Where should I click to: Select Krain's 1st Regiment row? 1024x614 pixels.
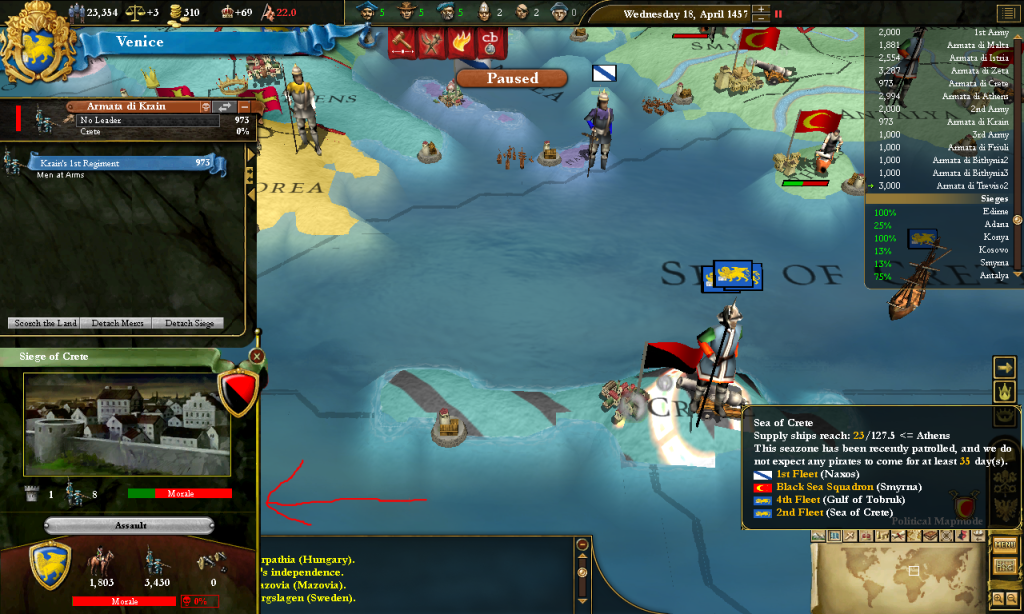130,163
